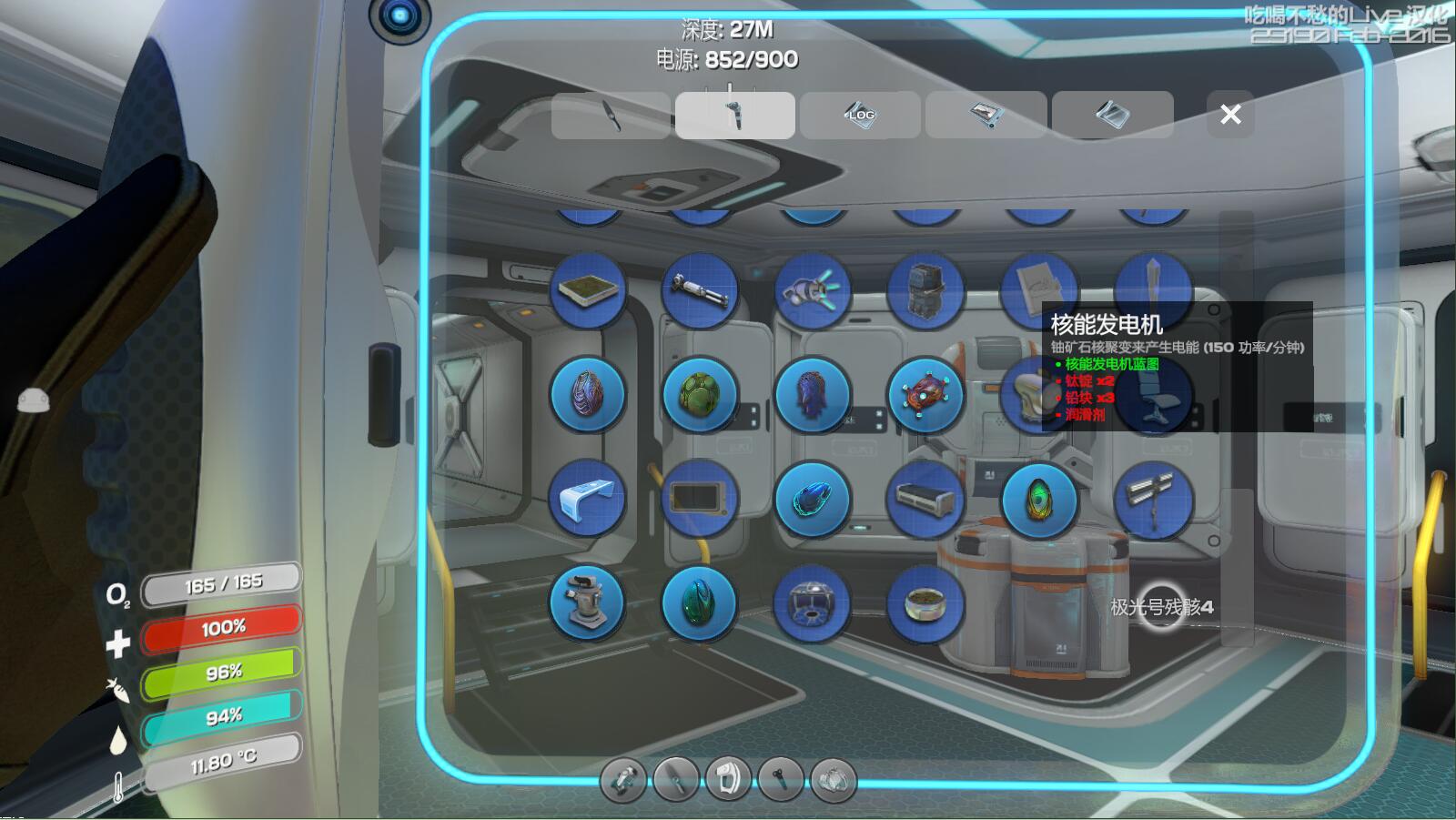The width and height of the screenshot is (1456, 820).
Task: Switch to the LOG tab
Action: click(x=860, y=115)
